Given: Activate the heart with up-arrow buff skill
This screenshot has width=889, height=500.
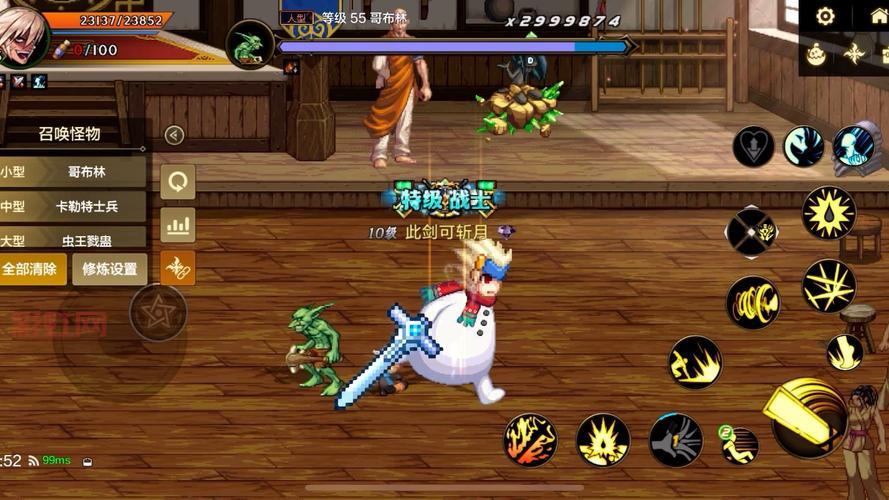Looking at the screenshot, I should point(753,147).
